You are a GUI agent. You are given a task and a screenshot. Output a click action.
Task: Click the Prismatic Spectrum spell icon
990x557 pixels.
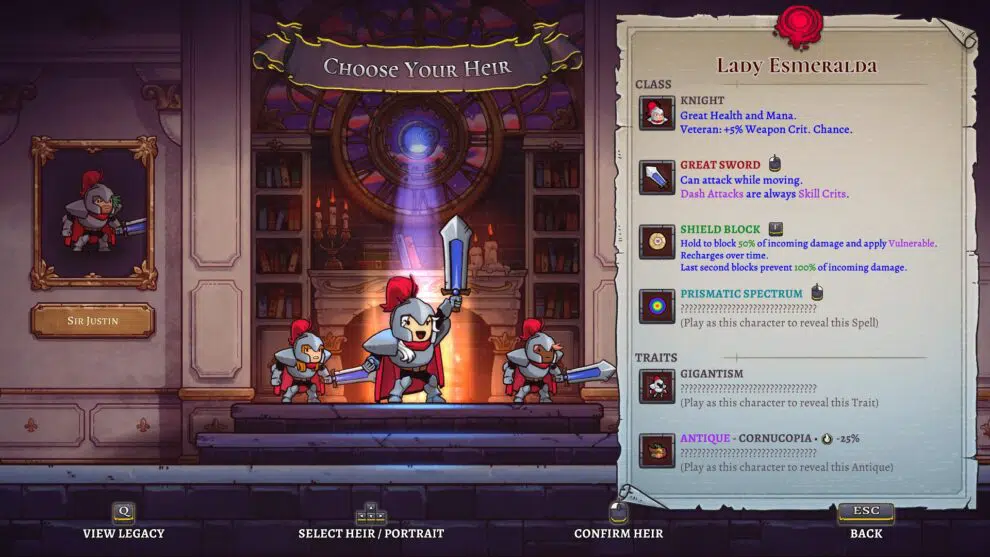point(656,307)
